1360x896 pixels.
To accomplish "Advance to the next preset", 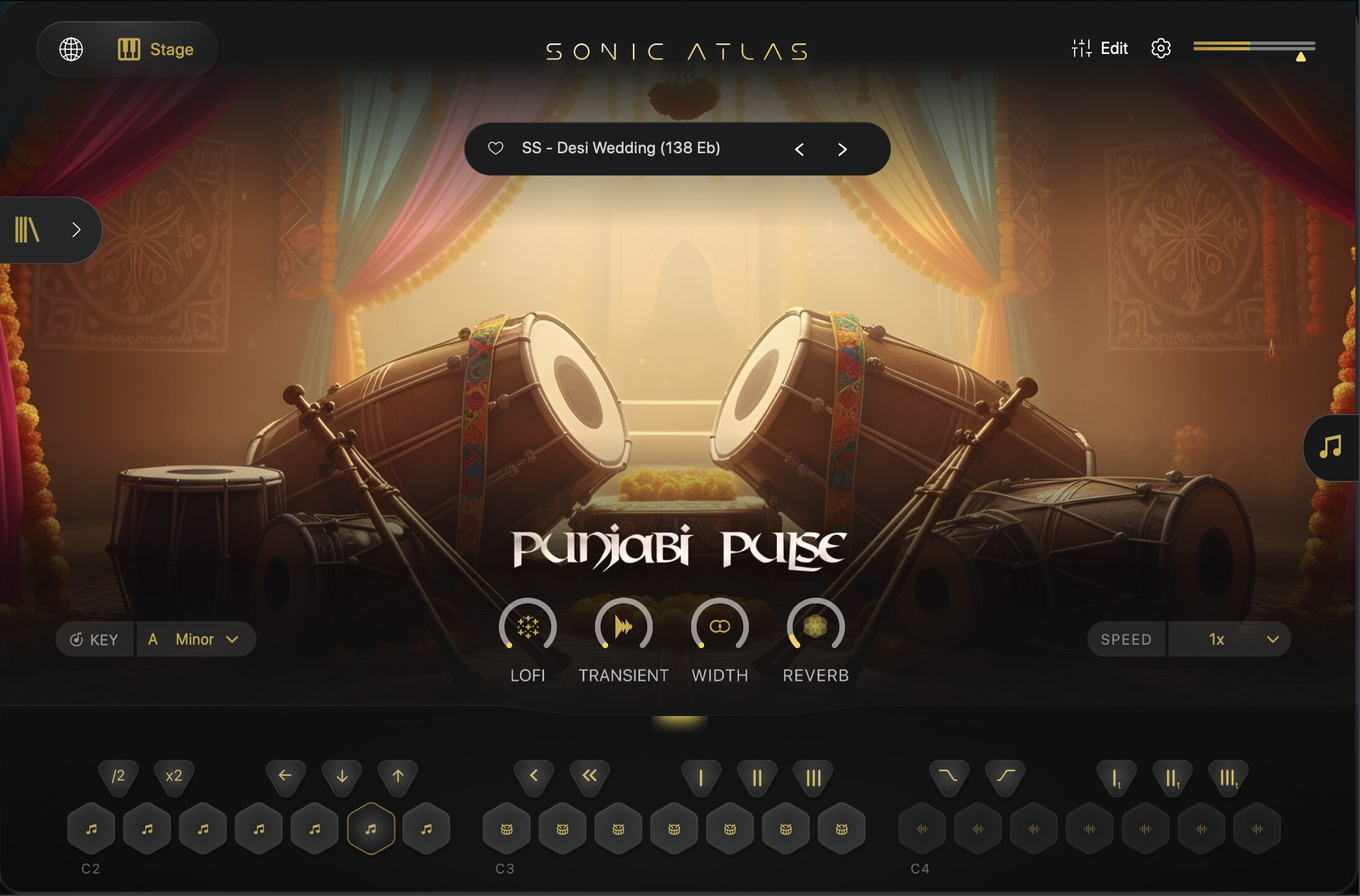I will (x=842, y=150).
